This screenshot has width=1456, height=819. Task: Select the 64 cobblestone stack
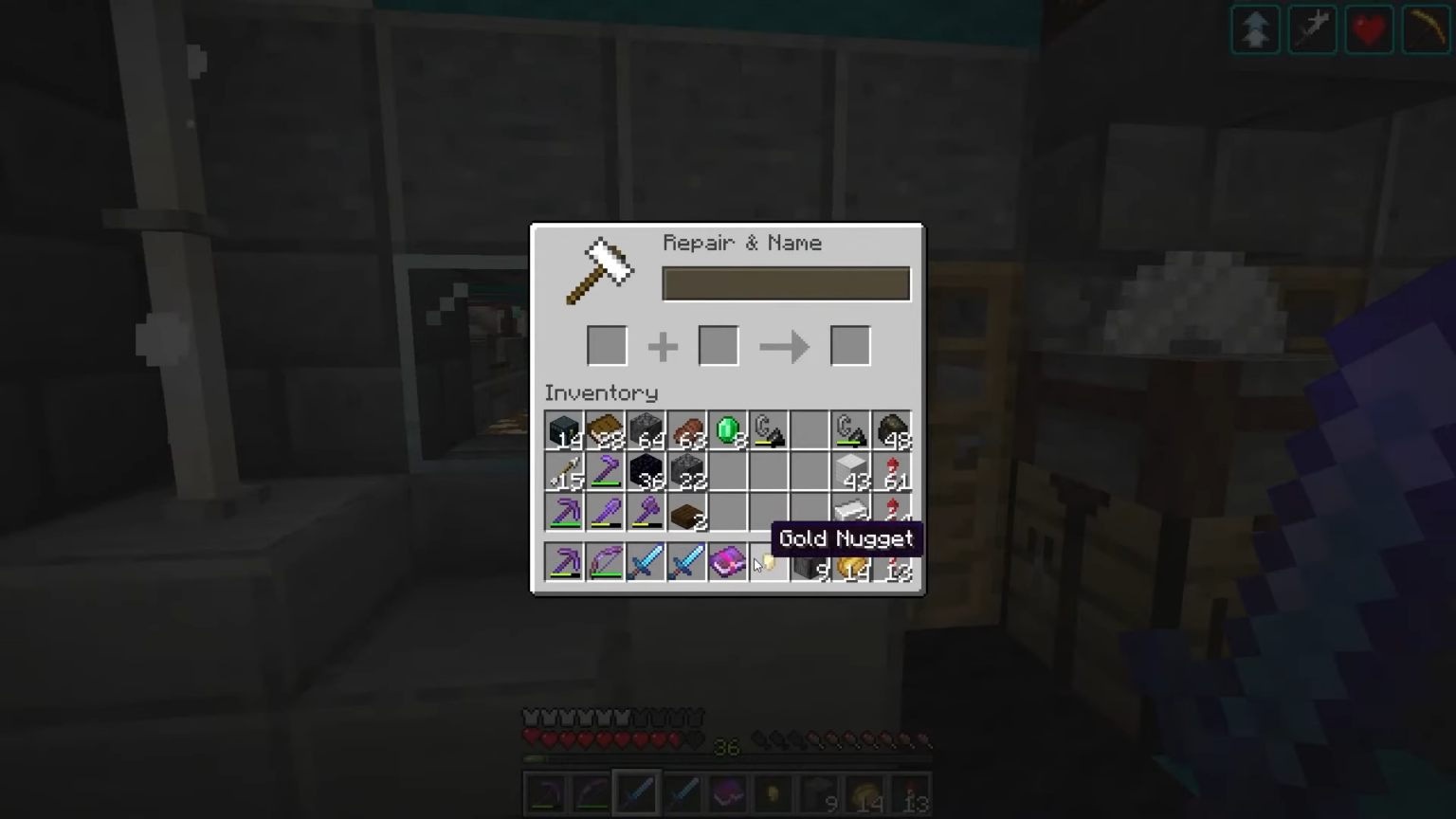click(x=646, y=429)
